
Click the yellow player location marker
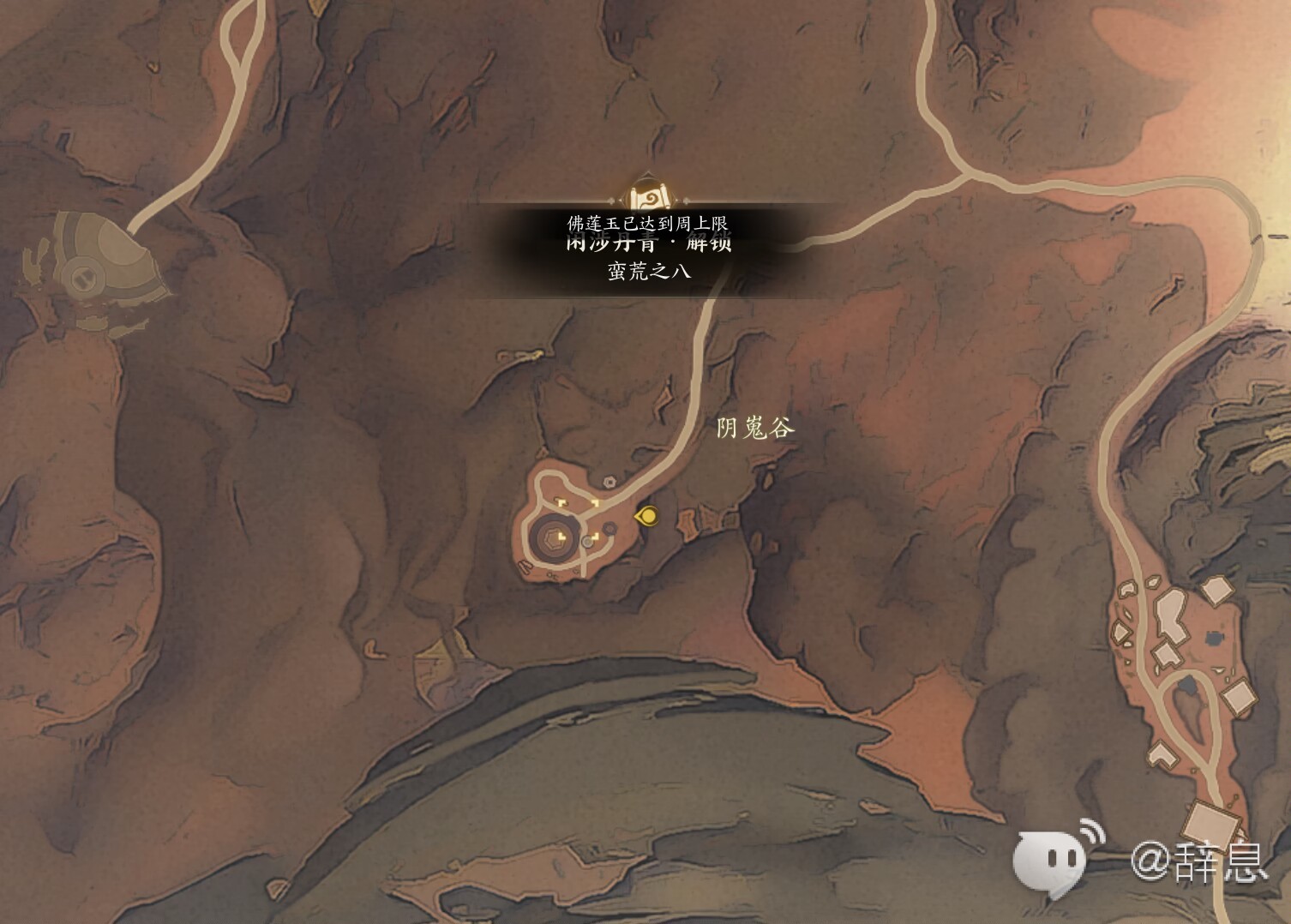[x=647, y=516]
